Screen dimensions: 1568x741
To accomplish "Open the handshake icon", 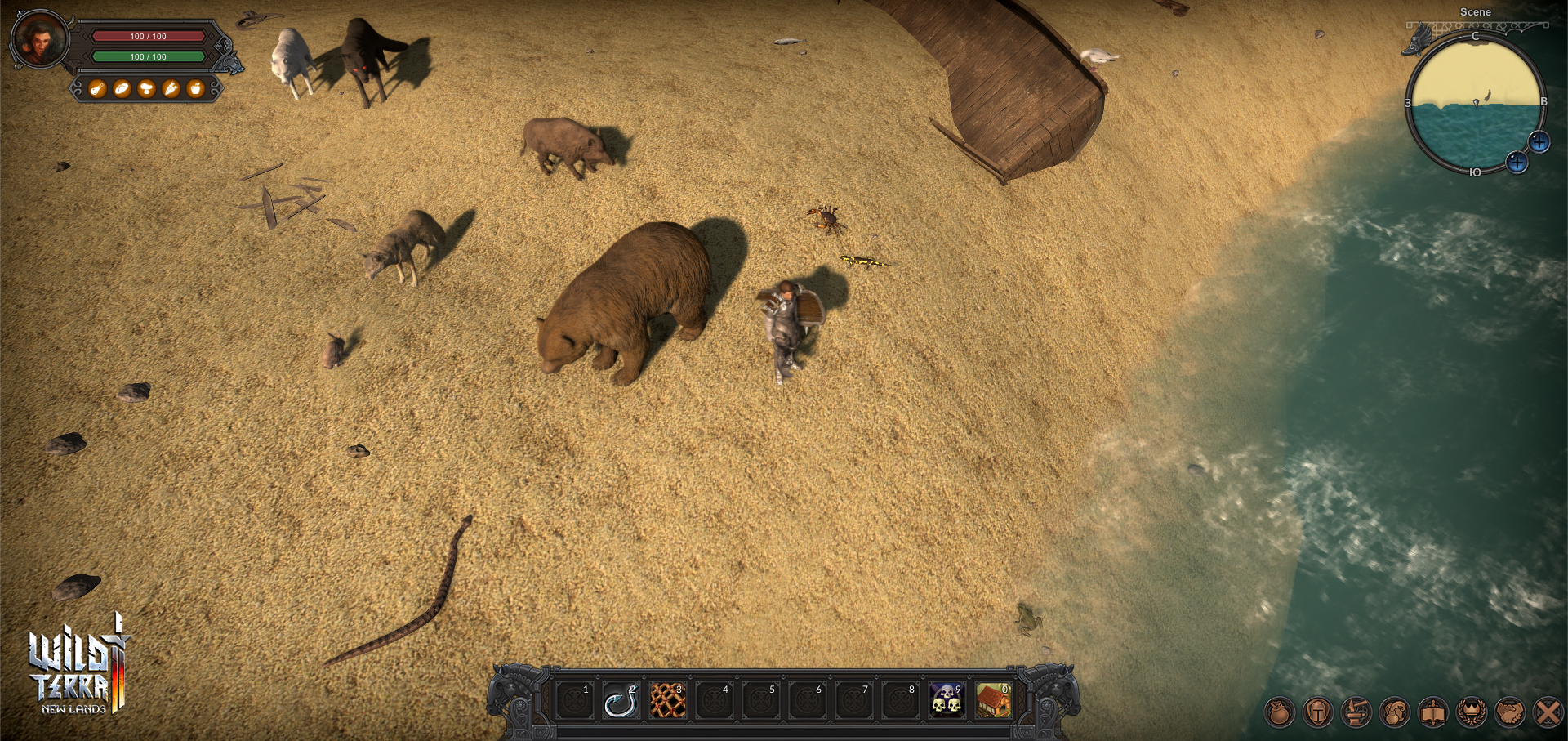I will [1509, 712].
